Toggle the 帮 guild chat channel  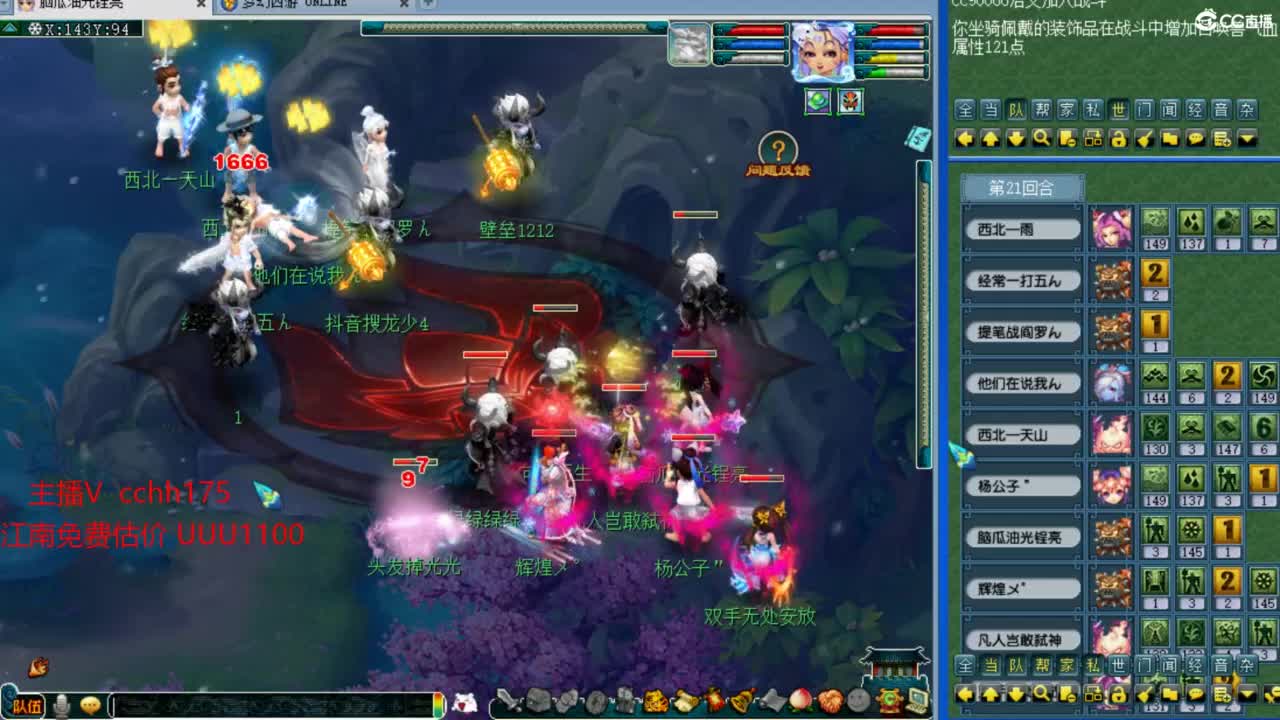(x=1042, y=111)
